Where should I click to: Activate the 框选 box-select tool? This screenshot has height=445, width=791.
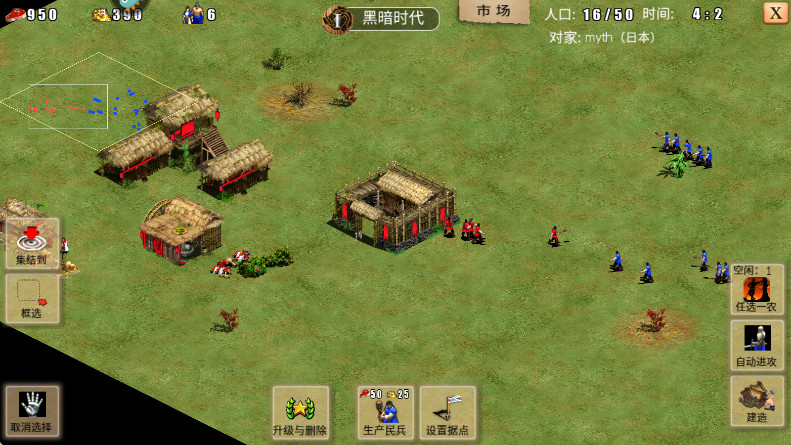(x=32, y=298)
